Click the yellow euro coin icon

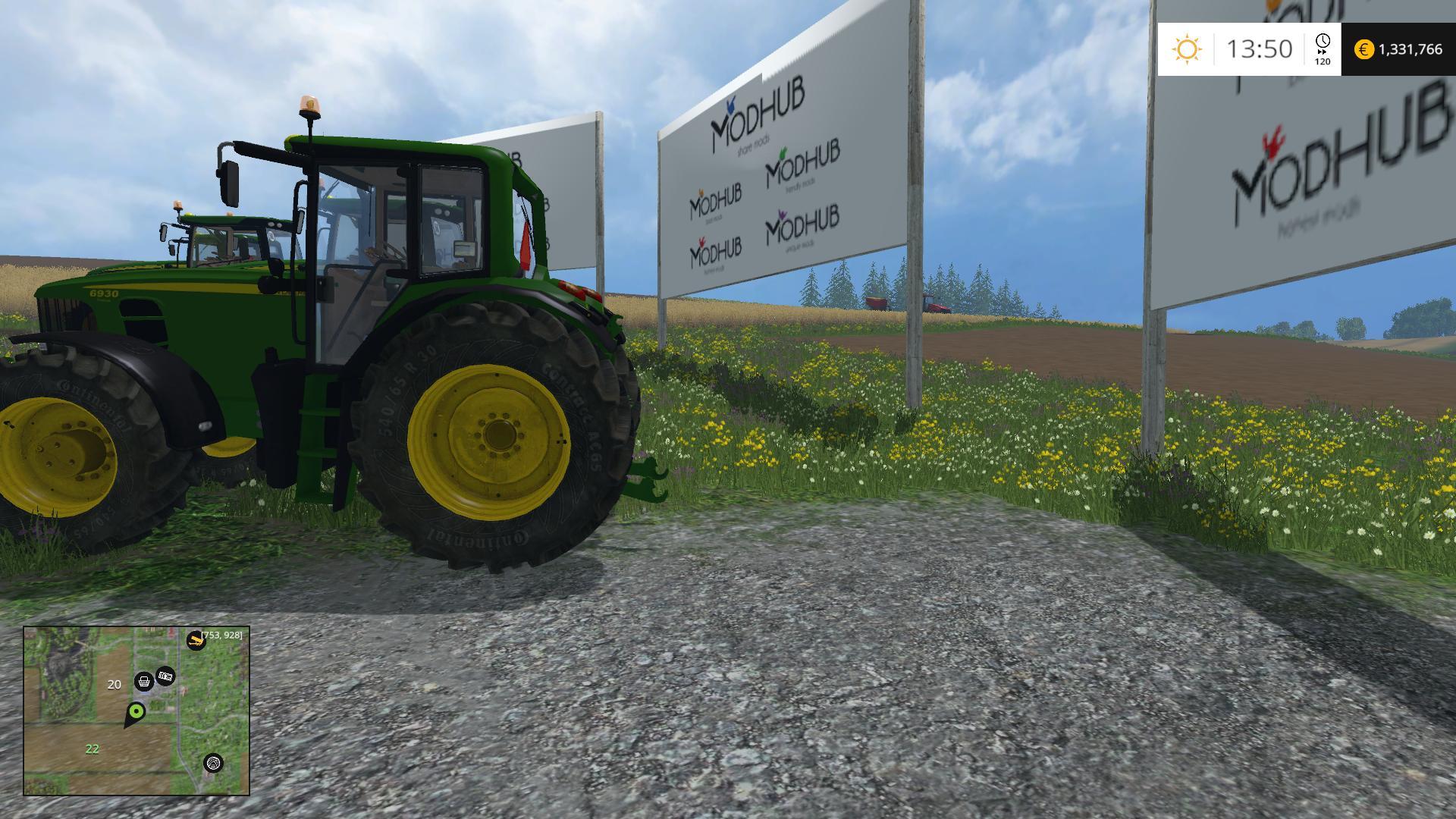(1363, 49)
